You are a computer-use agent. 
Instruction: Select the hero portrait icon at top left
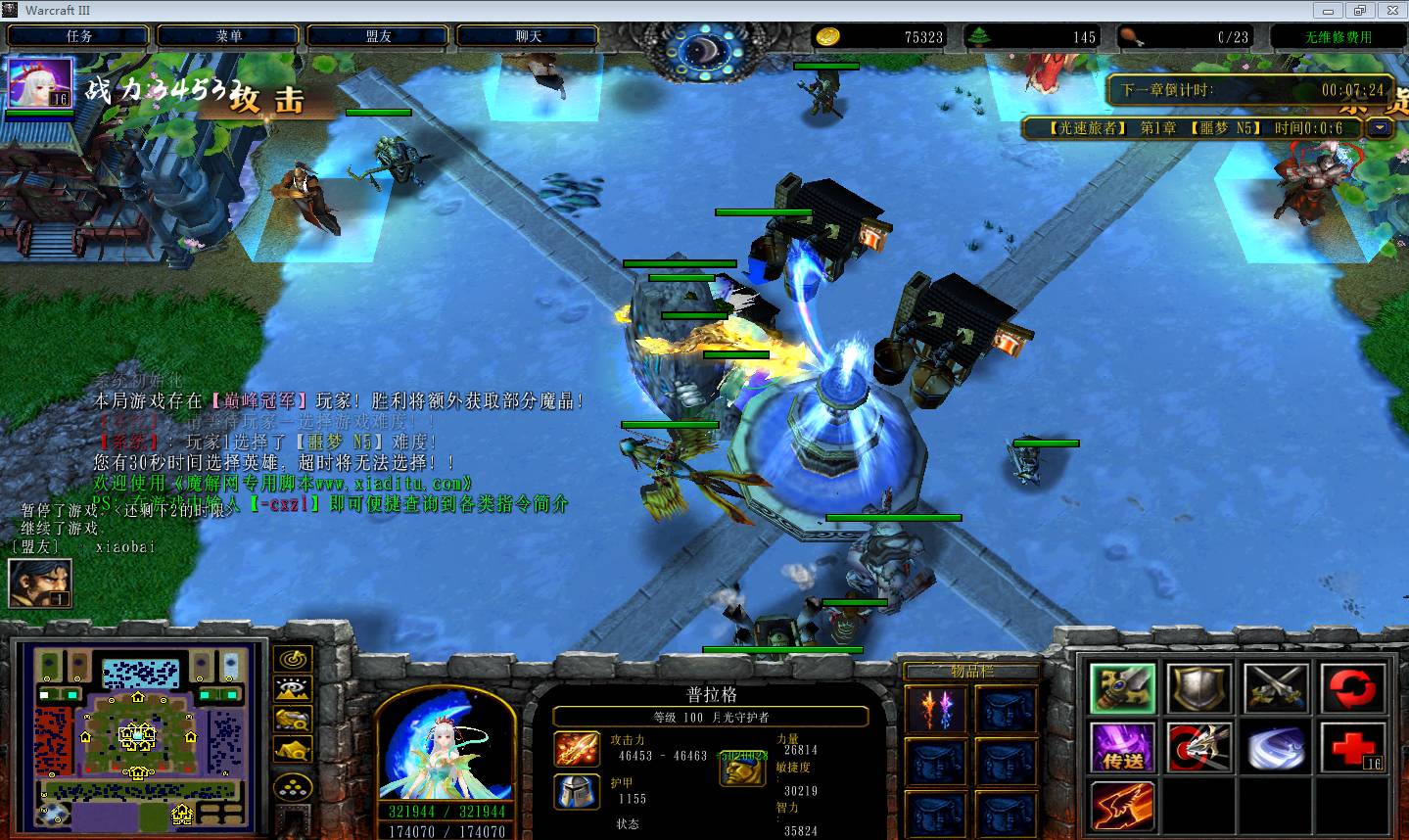(40, 83)
